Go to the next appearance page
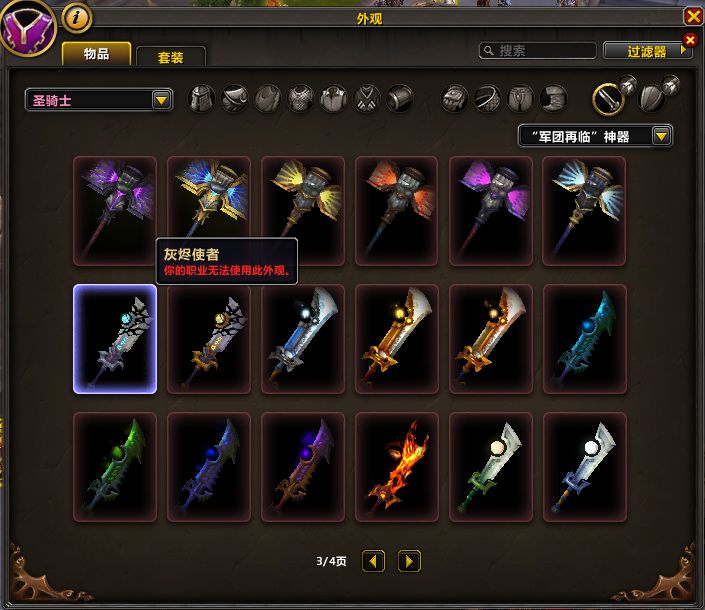705x610 pixels. click(x=409, y=561)
